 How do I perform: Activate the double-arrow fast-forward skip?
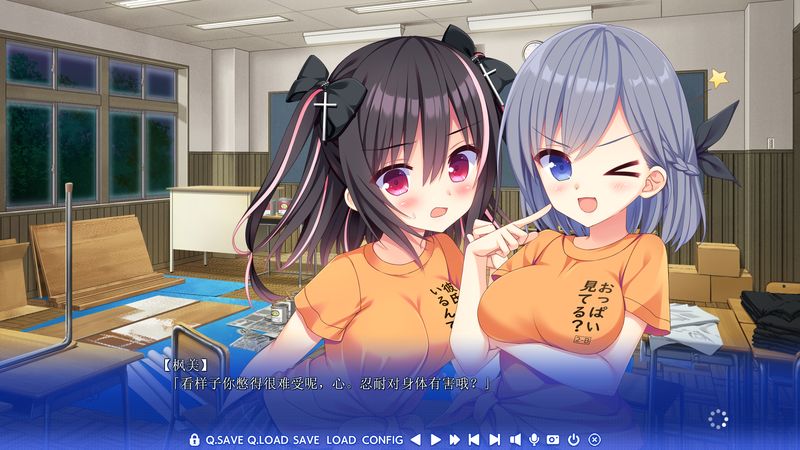(x=455, y=439)
